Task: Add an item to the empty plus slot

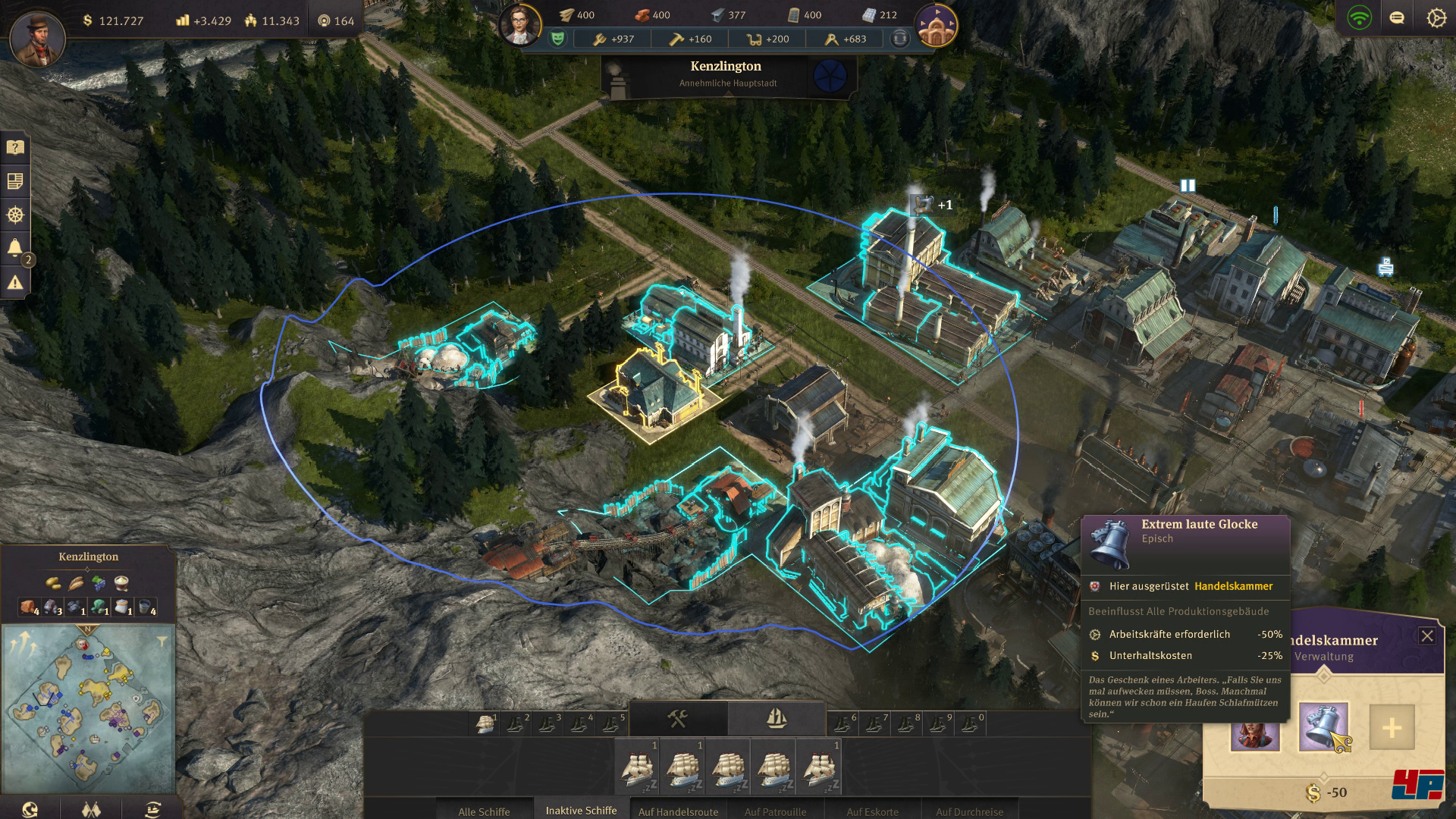Action: (1392, 727)
